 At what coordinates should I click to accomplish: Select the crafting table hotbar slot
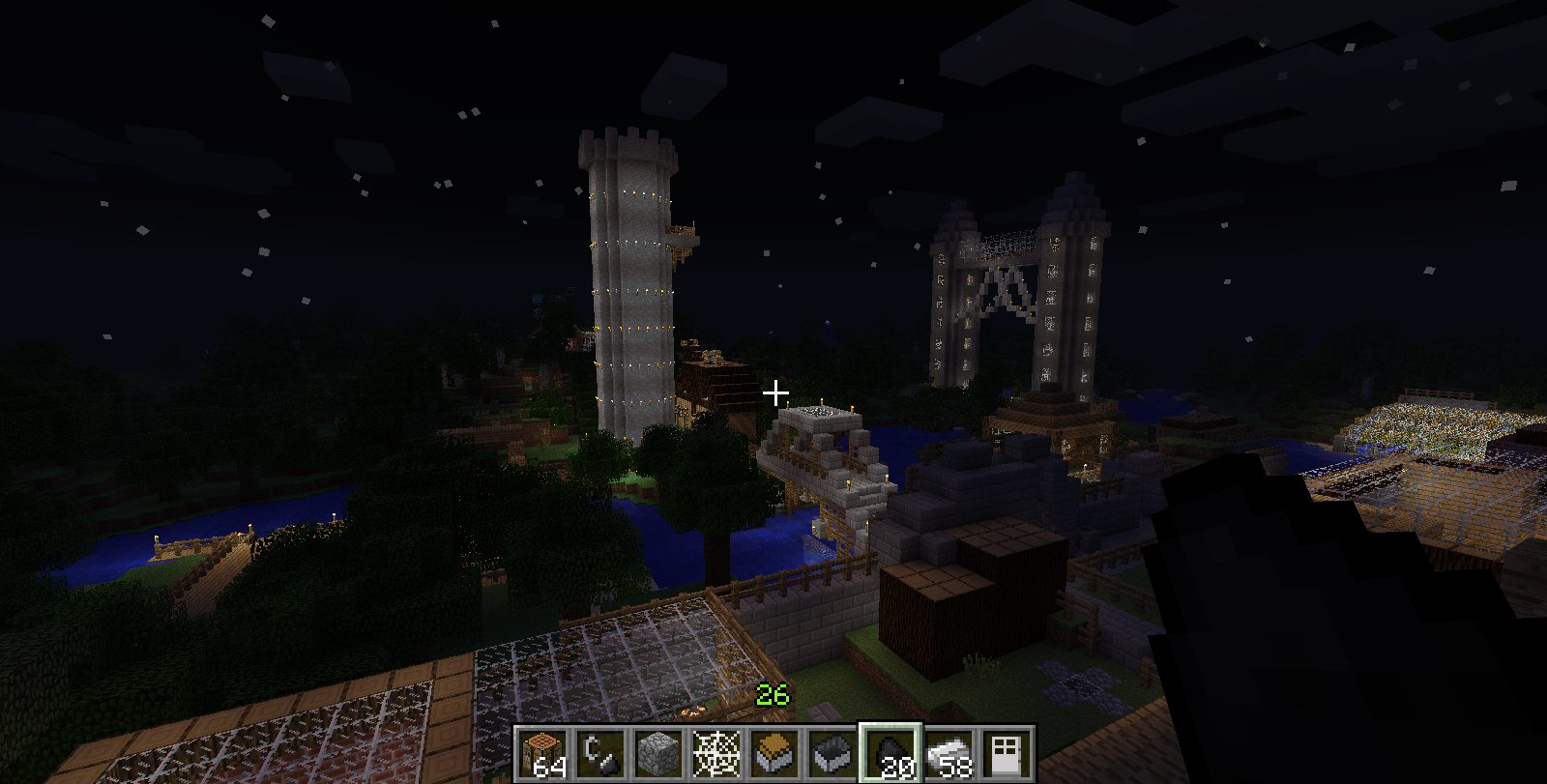(x=542, y=754)
